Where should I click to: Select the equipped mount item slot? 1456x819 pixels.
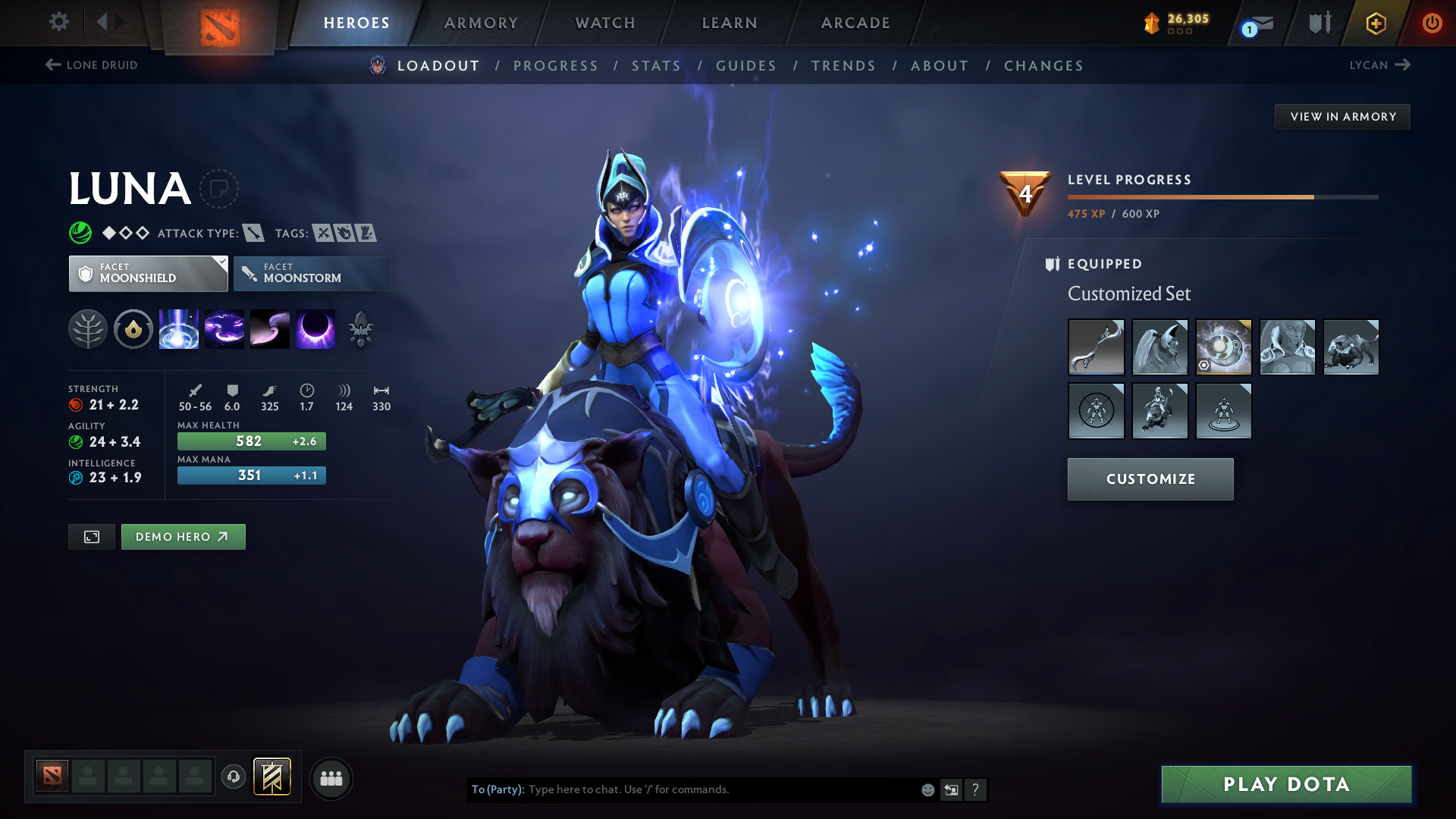[1351, 347]
